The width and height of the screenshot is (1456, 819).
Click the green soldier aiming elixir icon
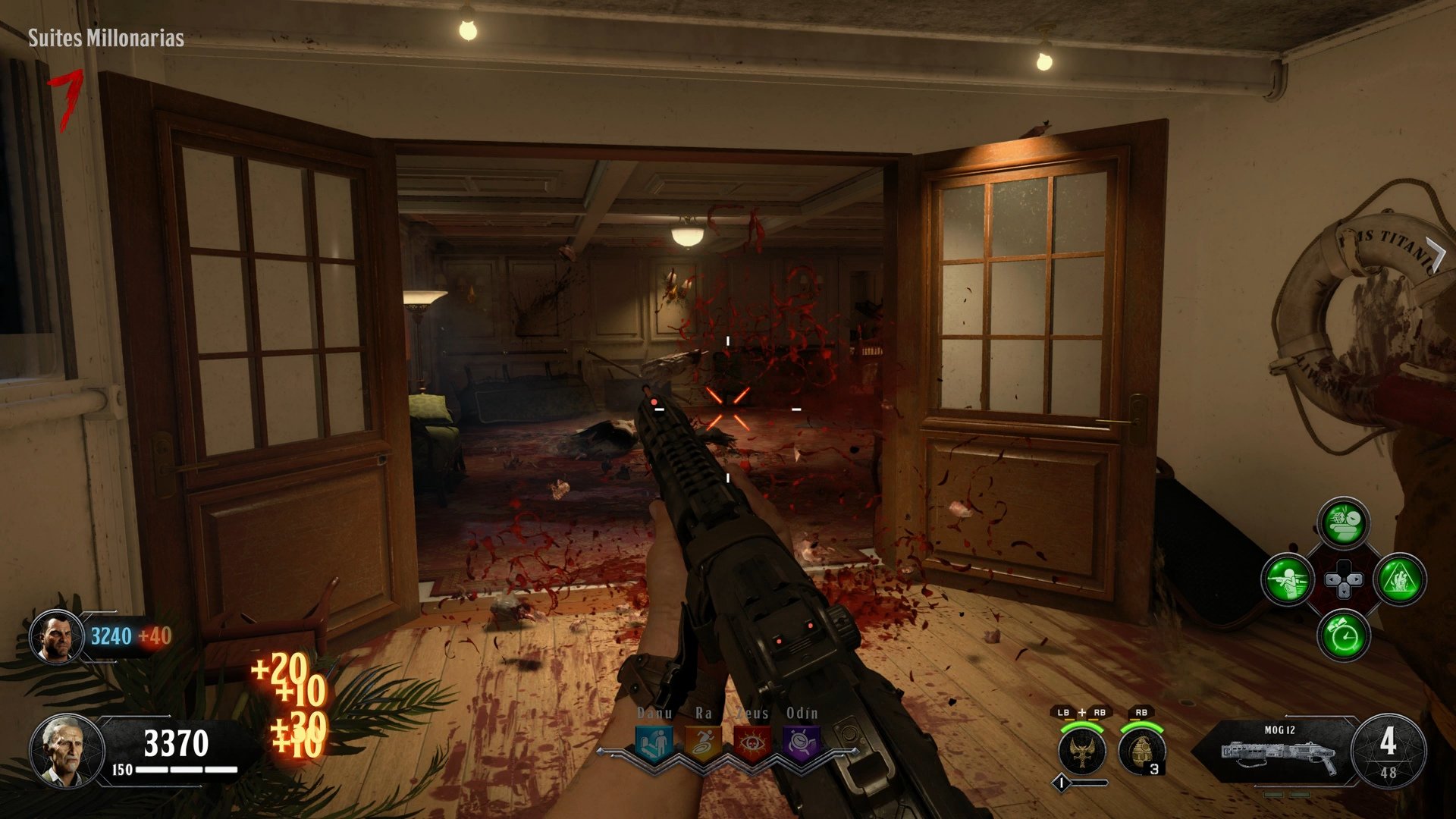(x=1289, y=580)
